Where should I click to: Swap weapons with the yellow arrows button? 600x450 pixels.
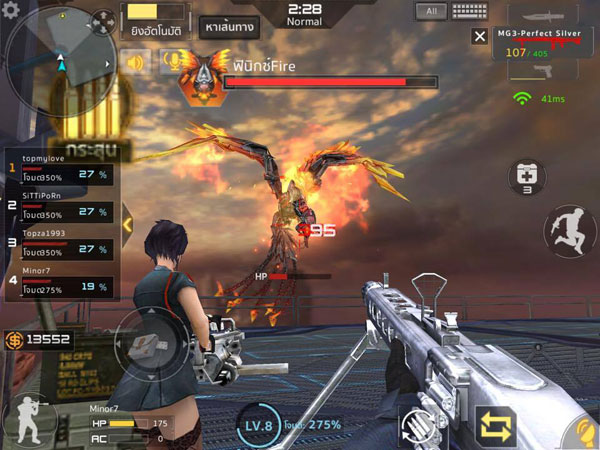tap(497, 424)
